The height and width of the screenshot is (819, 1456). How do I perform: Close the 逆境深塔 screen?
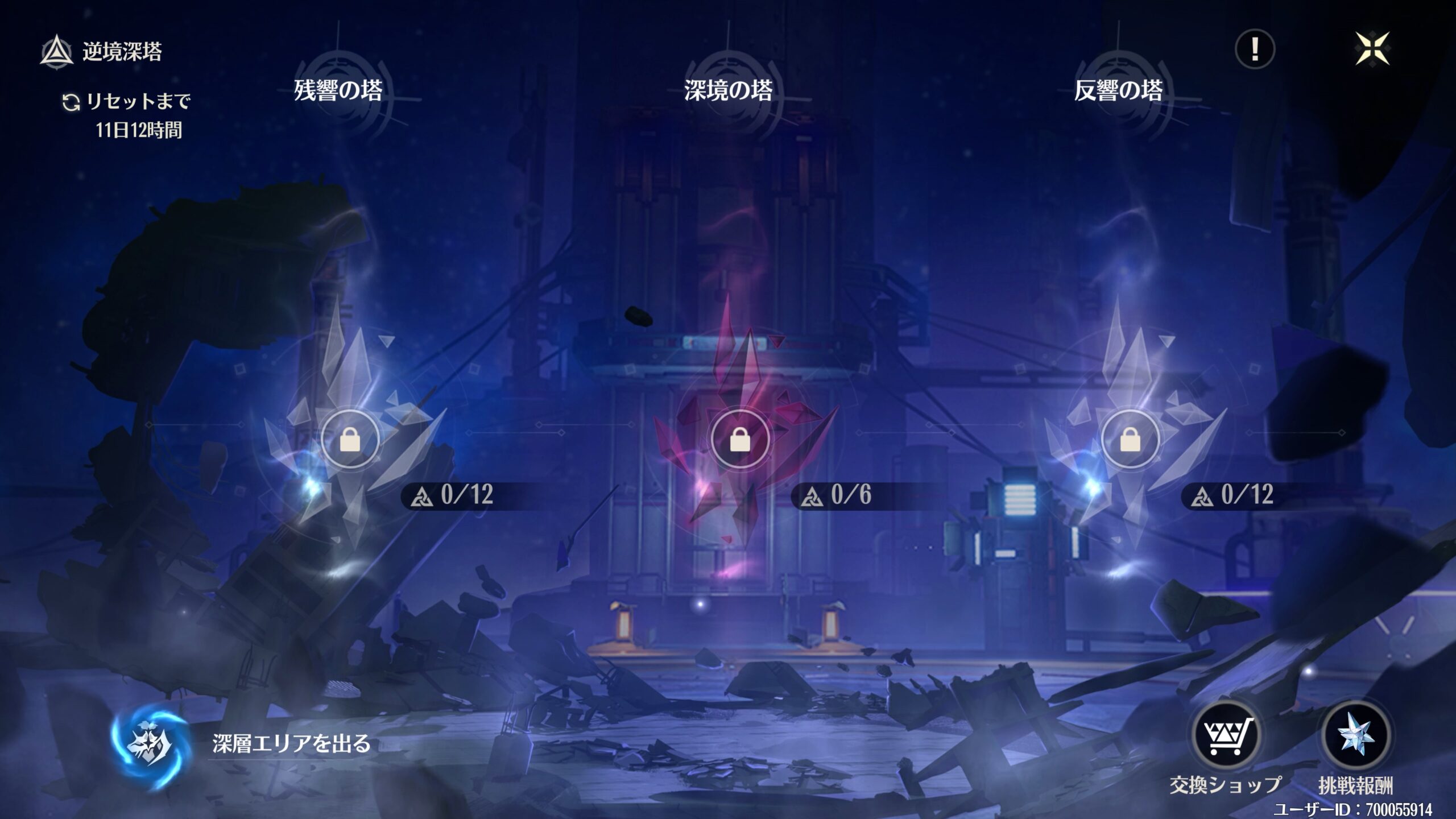coord(1372,49)
